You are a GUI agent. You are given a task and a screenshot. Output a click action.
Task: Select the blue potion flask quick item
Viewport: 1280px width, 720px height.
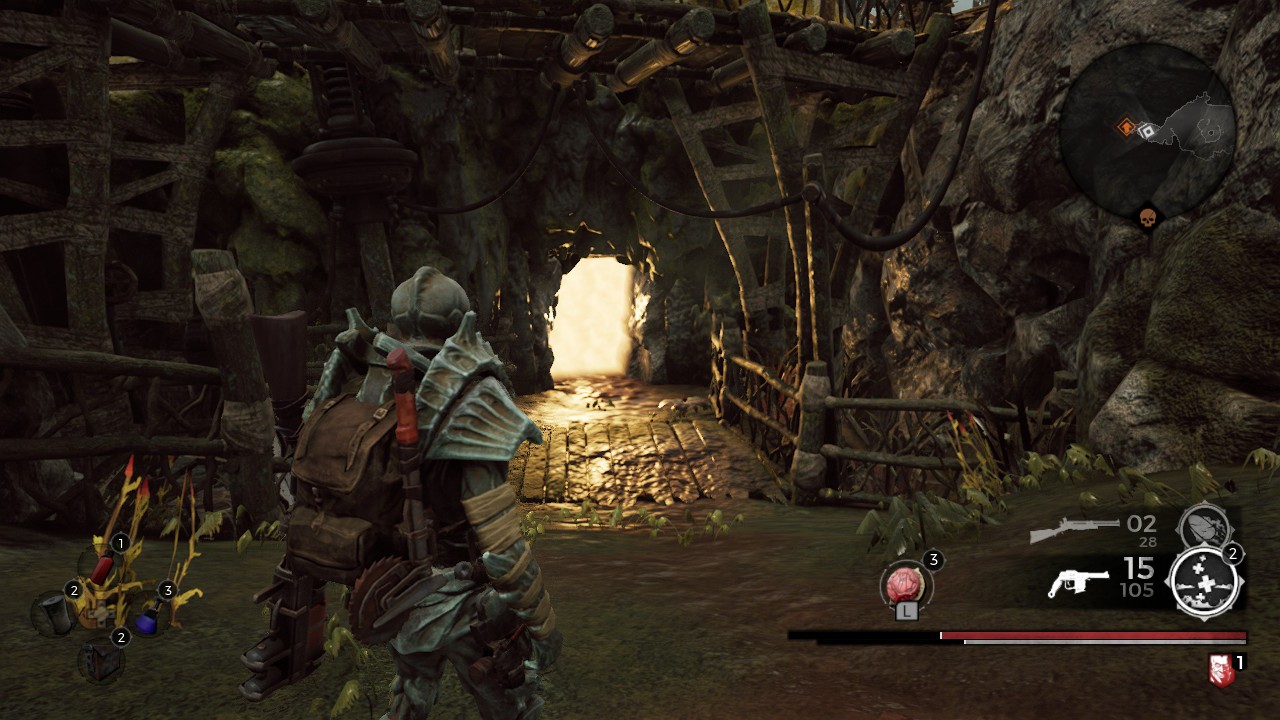click(147, 621)
